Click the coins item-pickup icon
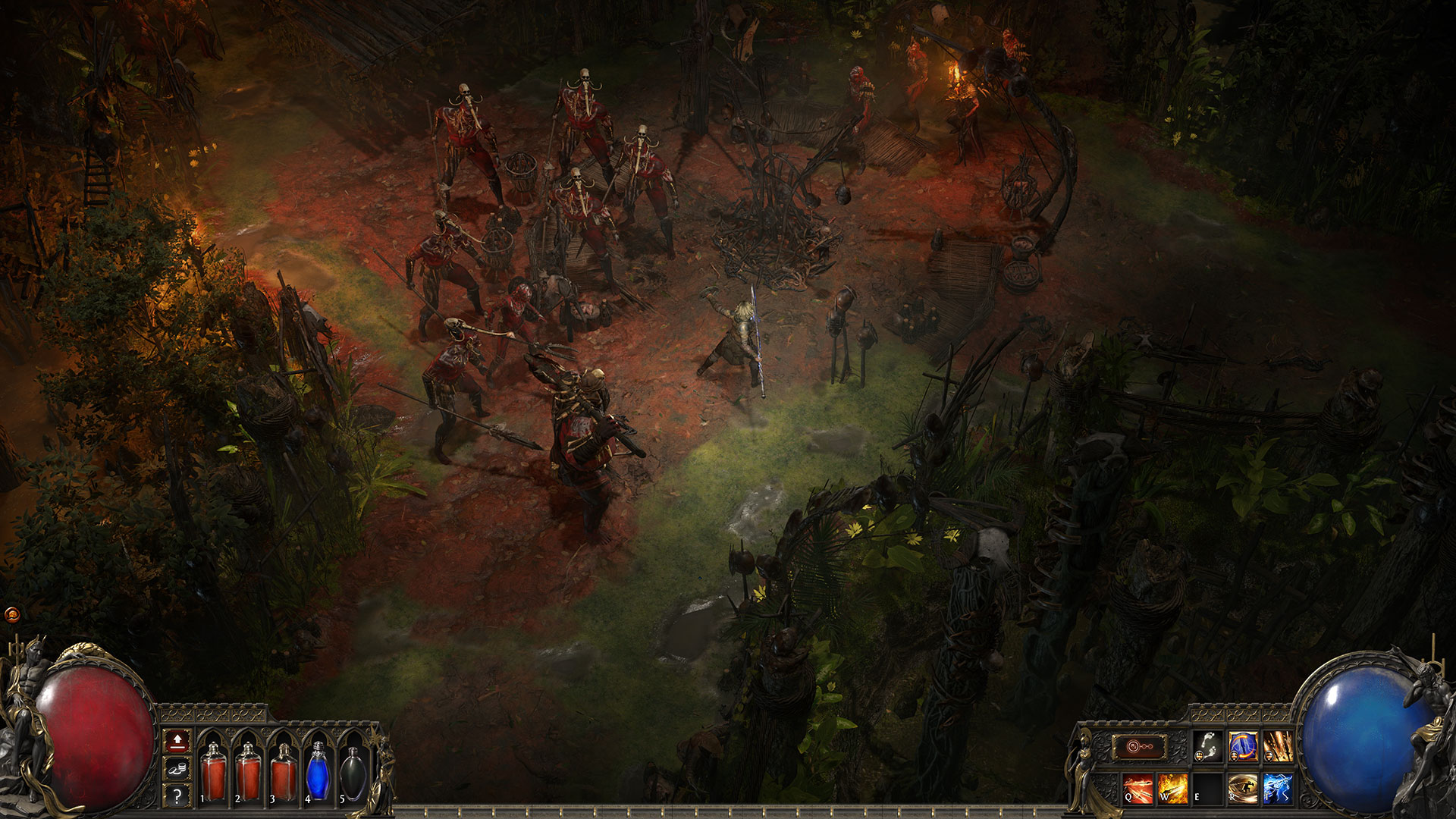The height and width of the screenshot is (819, 1456). click(177, 769)
